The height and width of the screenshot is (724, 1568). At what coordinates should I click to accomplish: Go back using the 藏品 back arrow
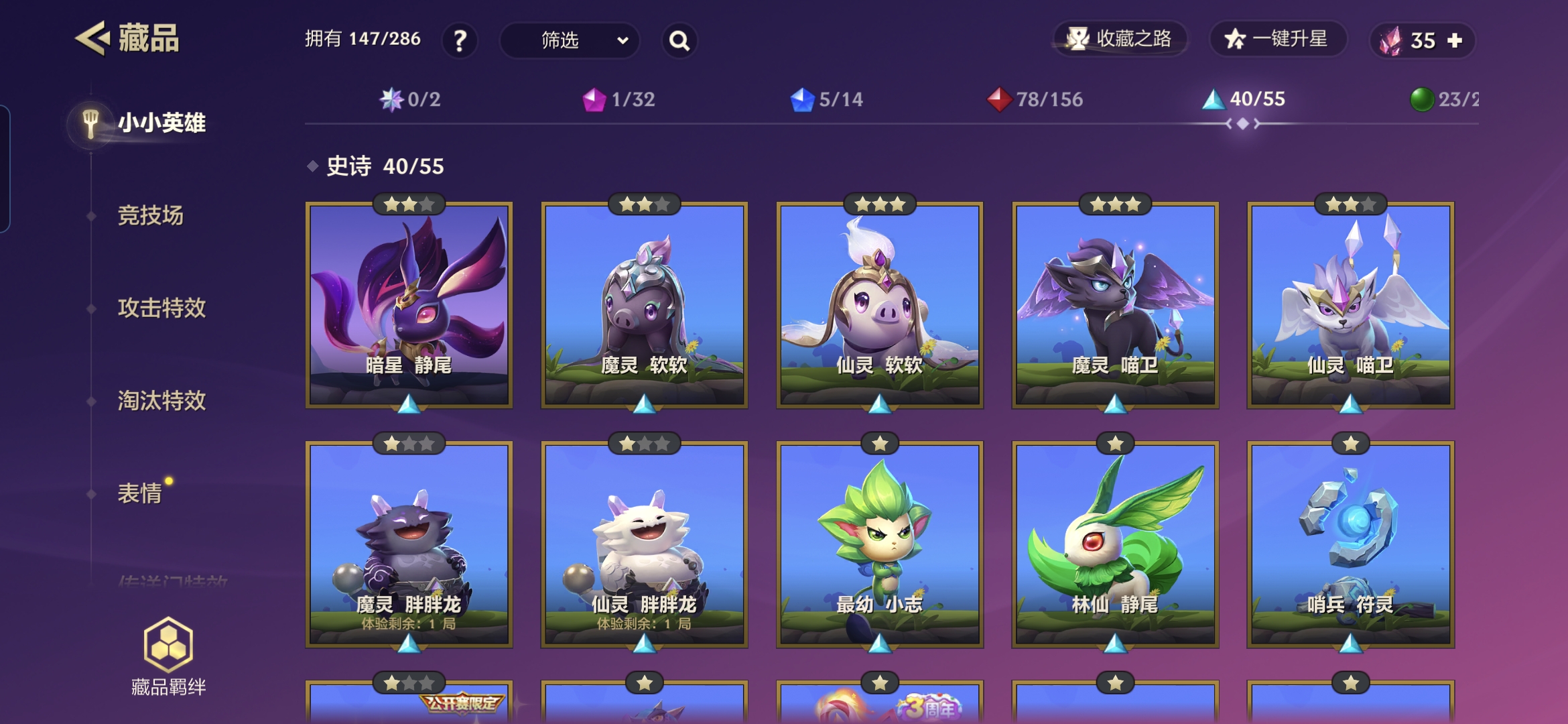pyautogui.click(x=92, y=38)
